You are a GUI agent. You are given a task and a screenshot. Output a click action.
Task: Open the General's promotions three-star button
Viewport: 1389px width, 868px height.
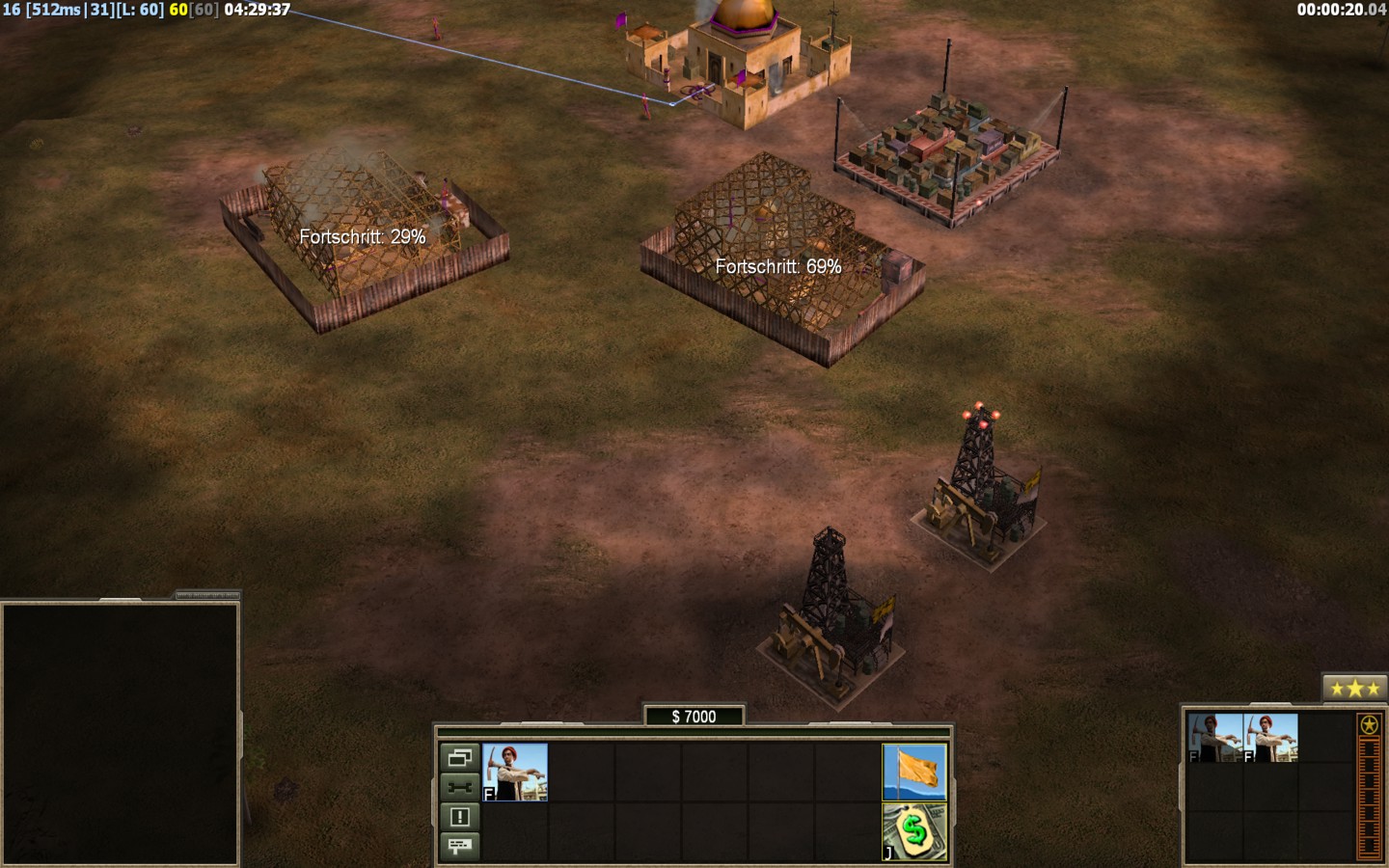pyautogui.click(x=1354, y=688)
